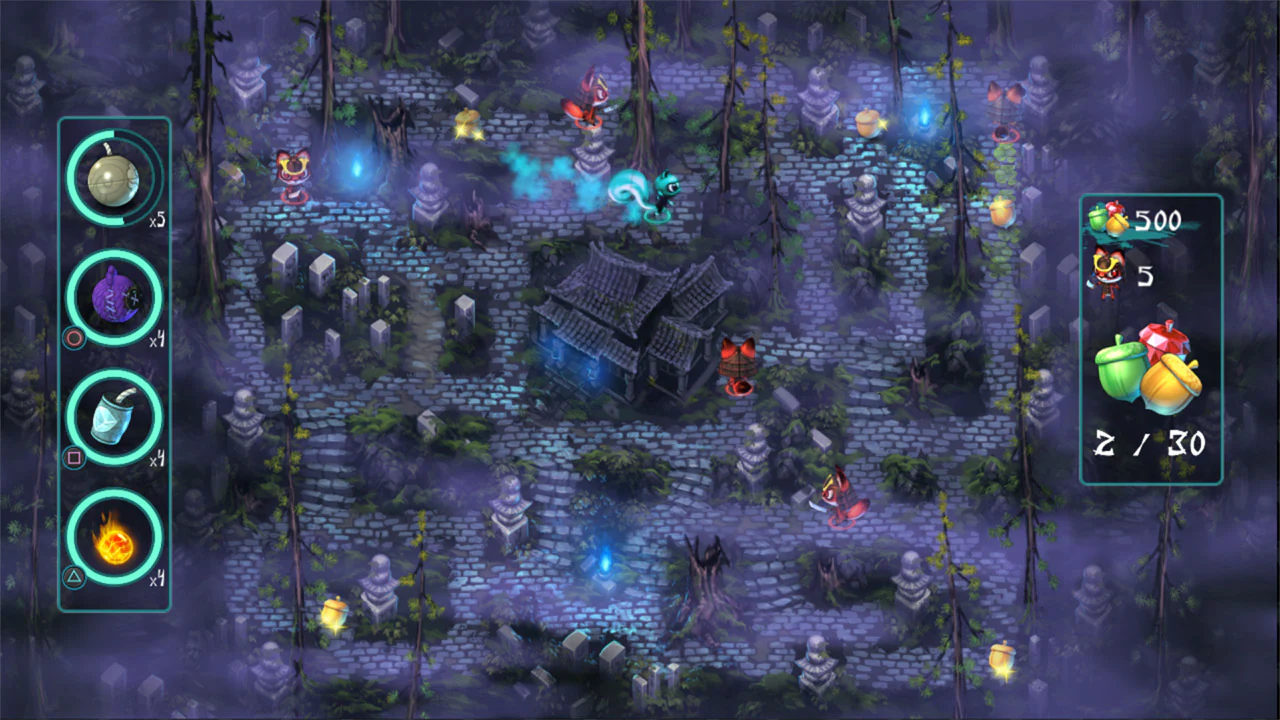The image size is (1280, 720).
Task: Select the dynamite stick weapon
Action: click(x=113, y=417)
